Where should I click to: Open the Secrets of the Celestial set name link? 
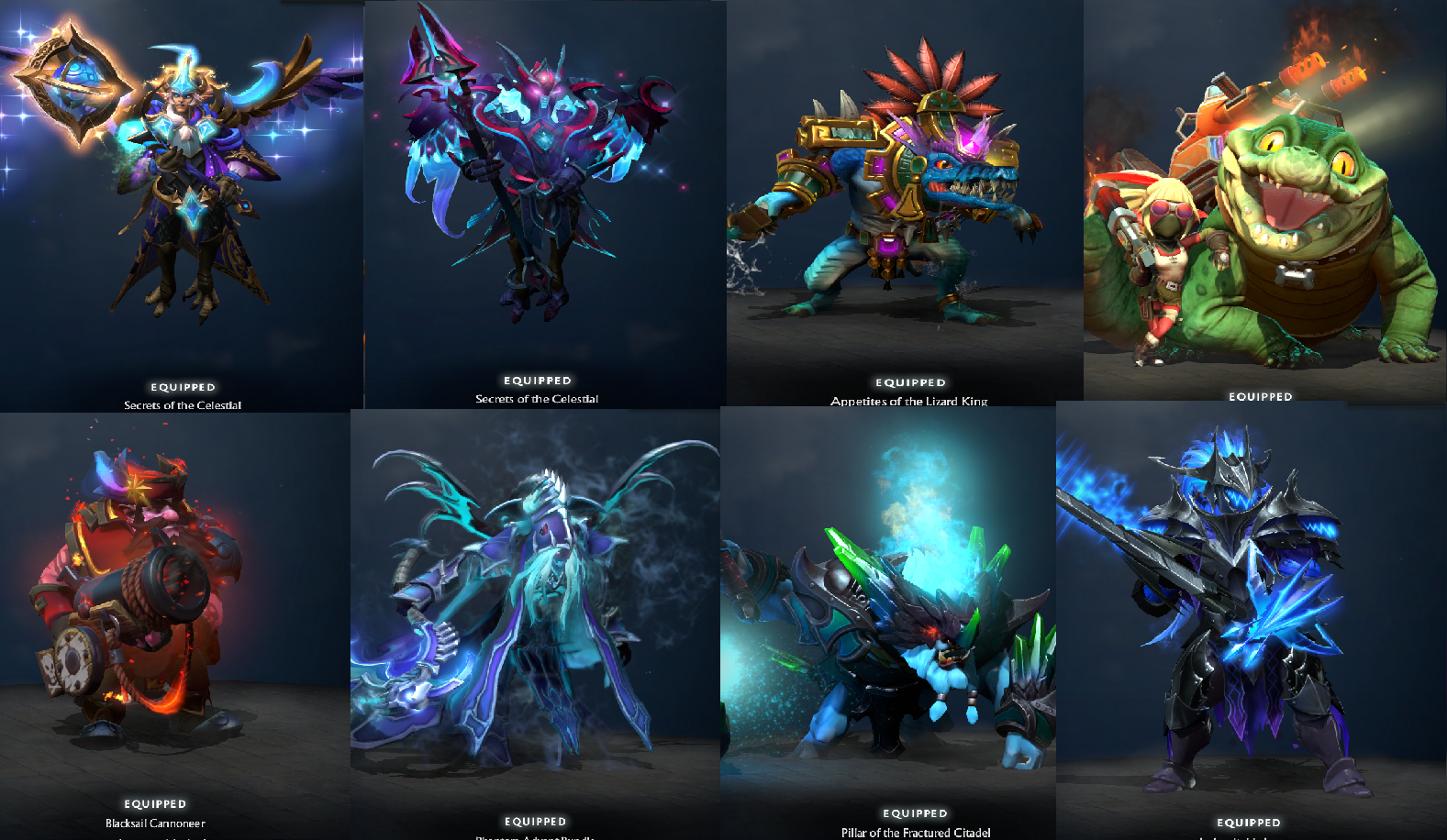click(x=182, y=403)
